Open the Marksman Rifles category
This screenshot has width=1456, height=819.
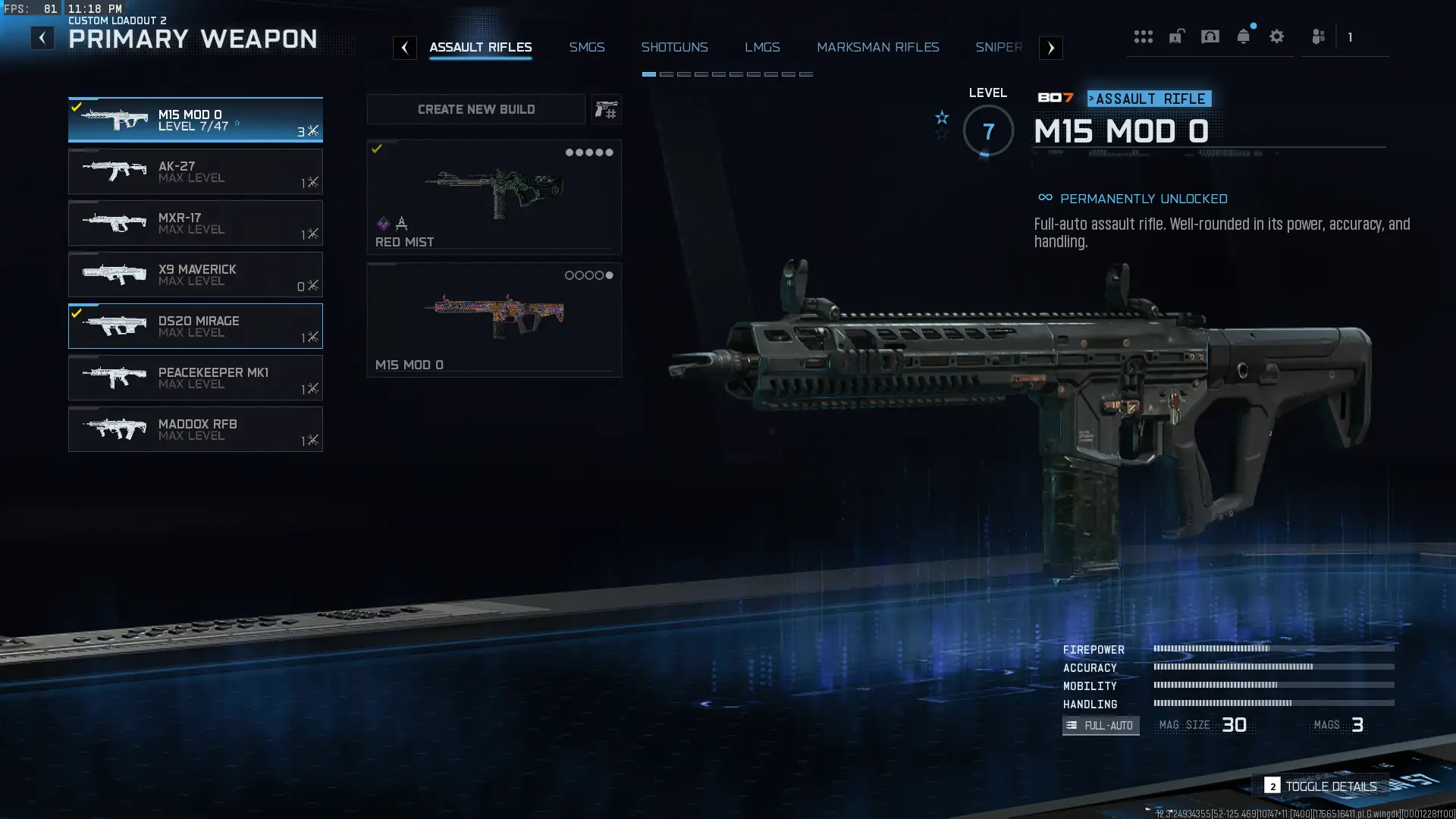(x=877, y=47)
